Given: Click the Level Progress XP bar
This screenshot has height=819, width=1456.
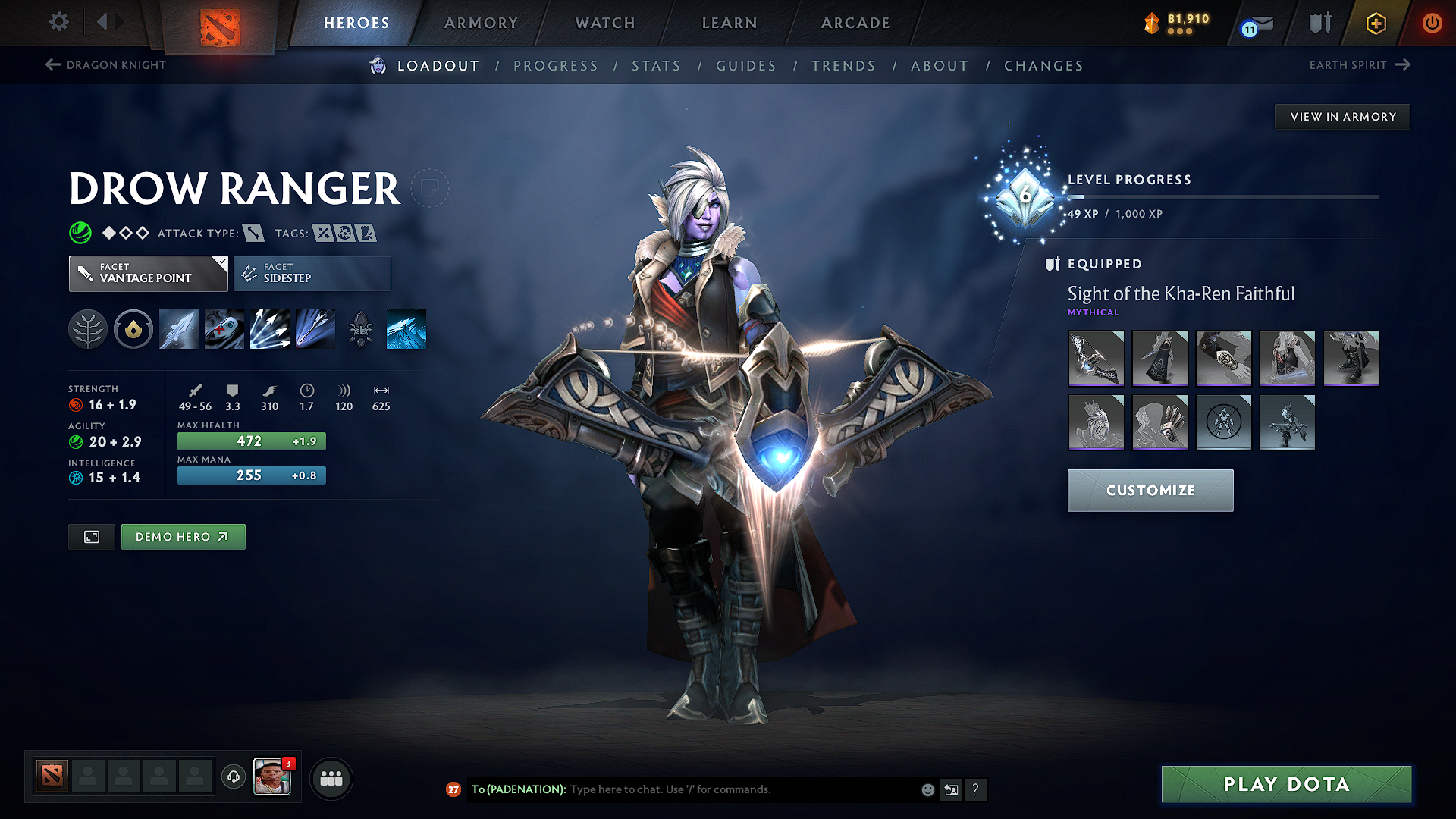Looking at the screenshot, I should [1221, 196].
